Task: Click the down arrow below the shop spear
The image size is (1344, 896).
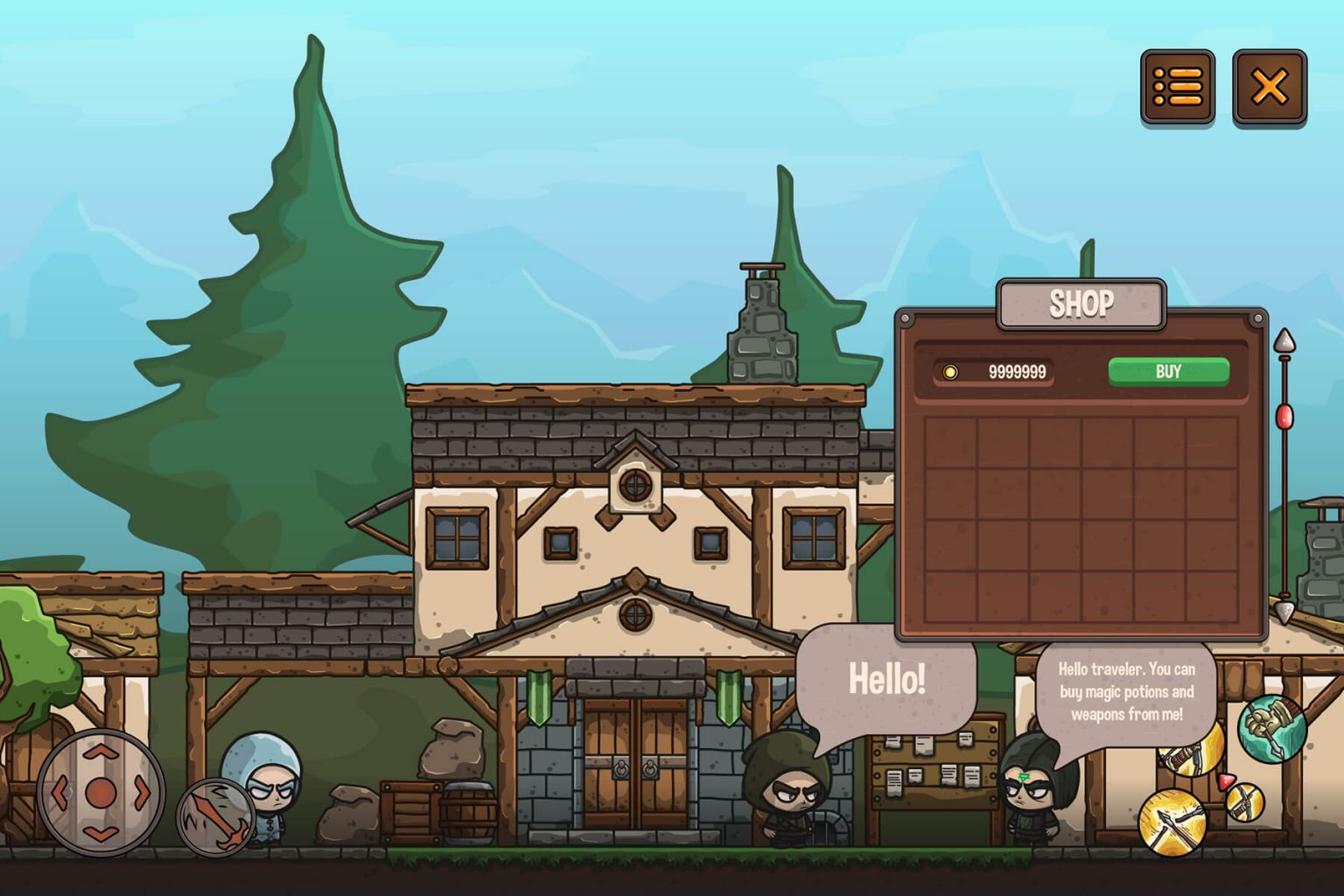Action: coord(1284,612)
